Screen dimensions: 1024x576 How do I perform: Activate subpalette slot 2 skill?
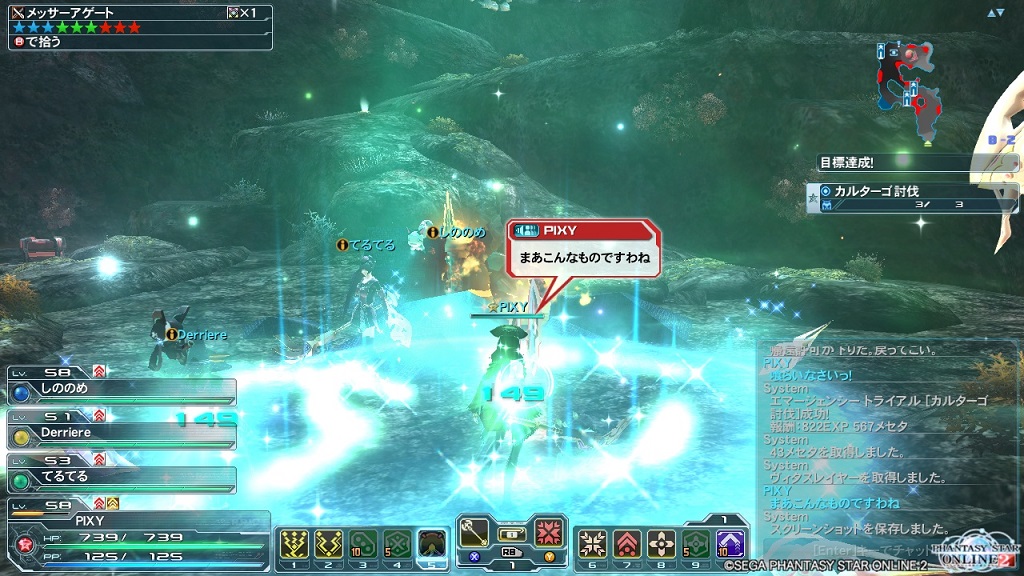point(329,543)
